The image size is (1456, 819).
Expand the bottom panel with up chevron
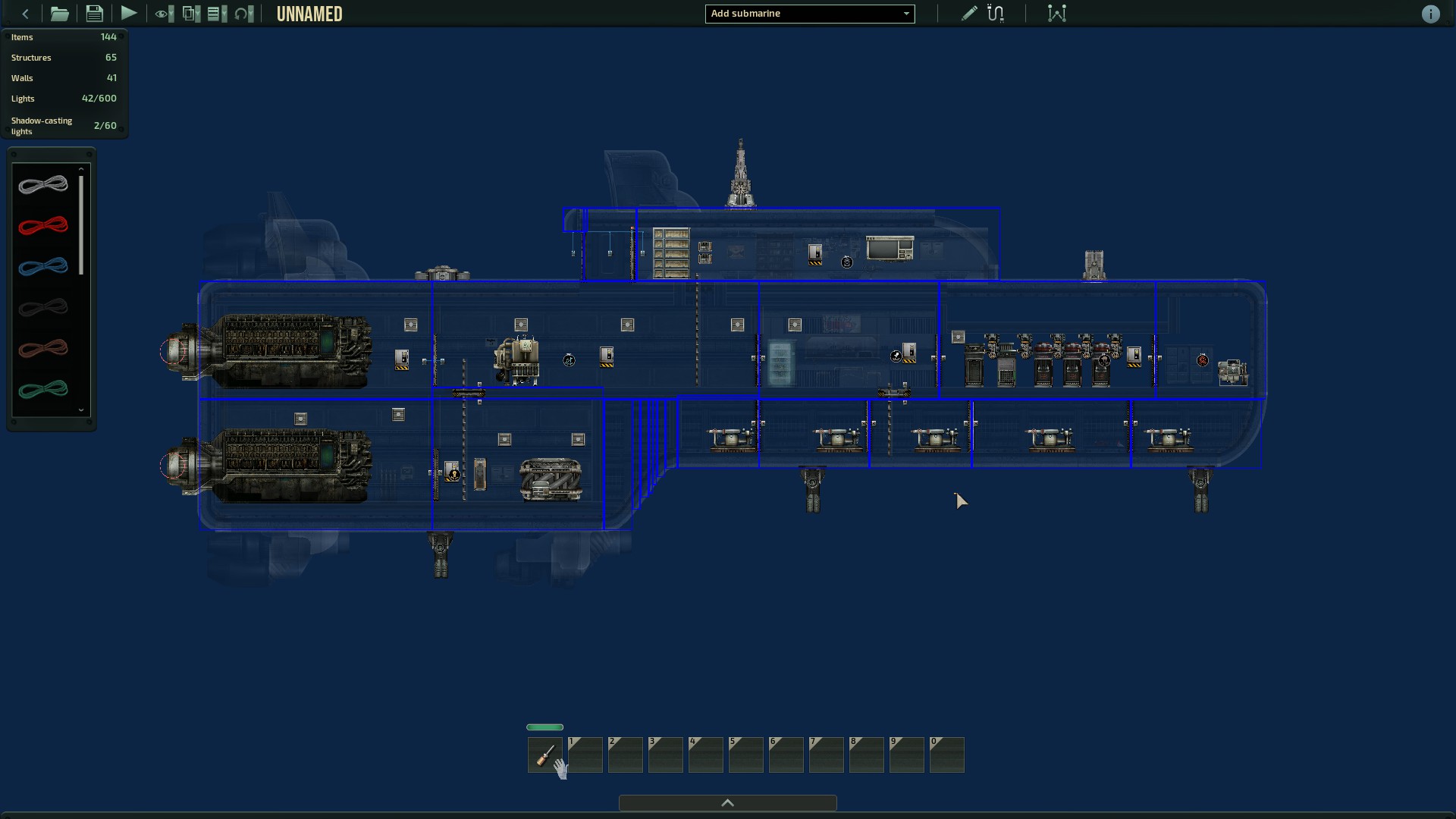coord(726,802)
